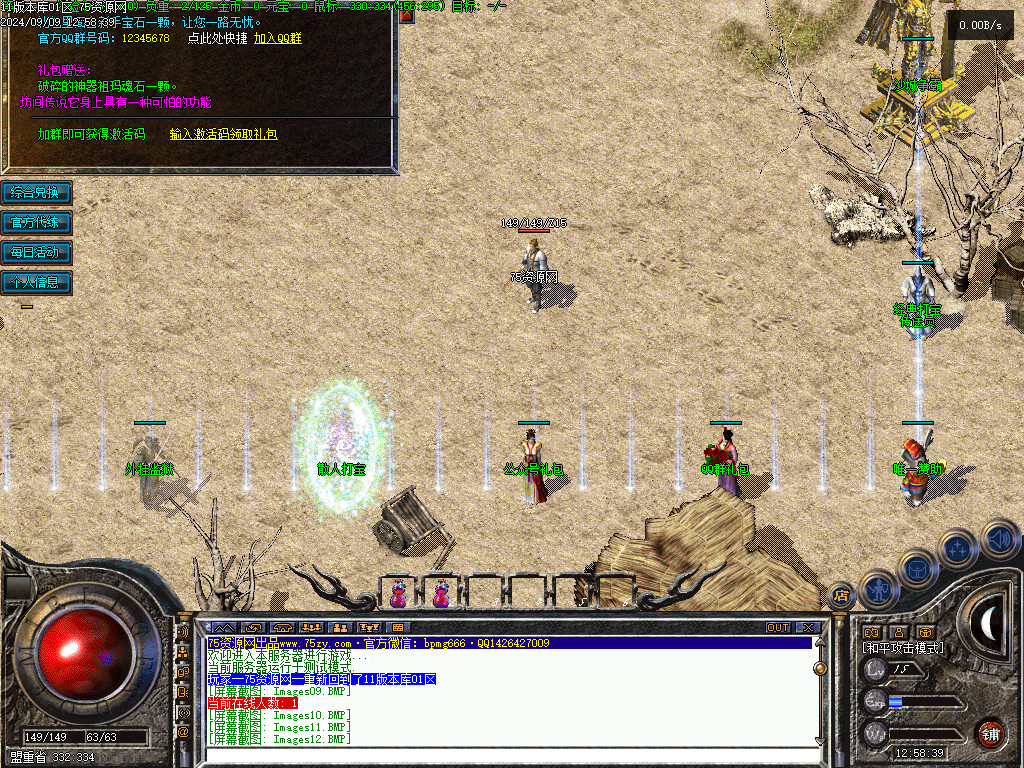Open the bag inventory

pos(916,568)
